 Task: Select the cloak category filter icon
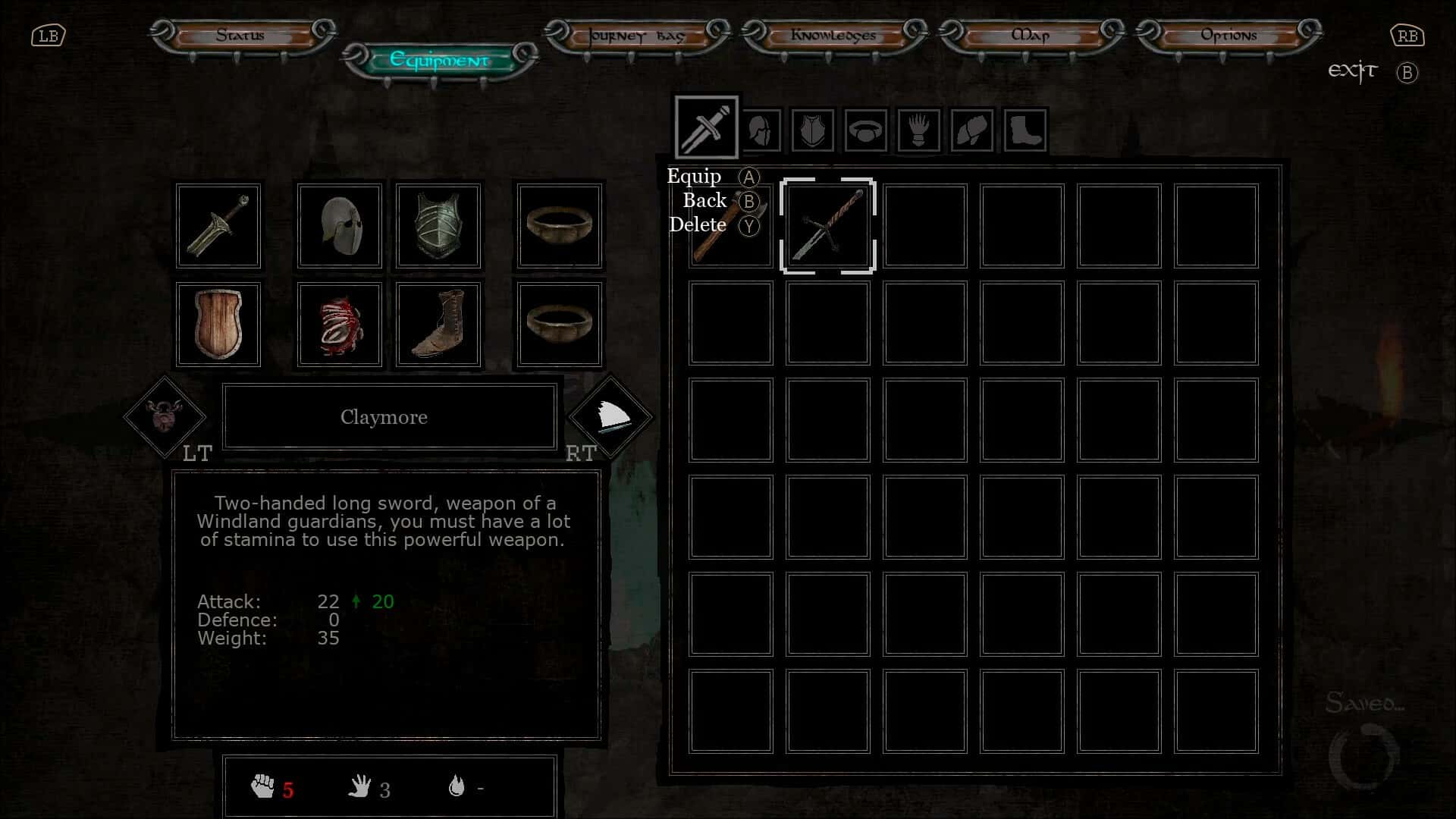[x=971, y=130]
